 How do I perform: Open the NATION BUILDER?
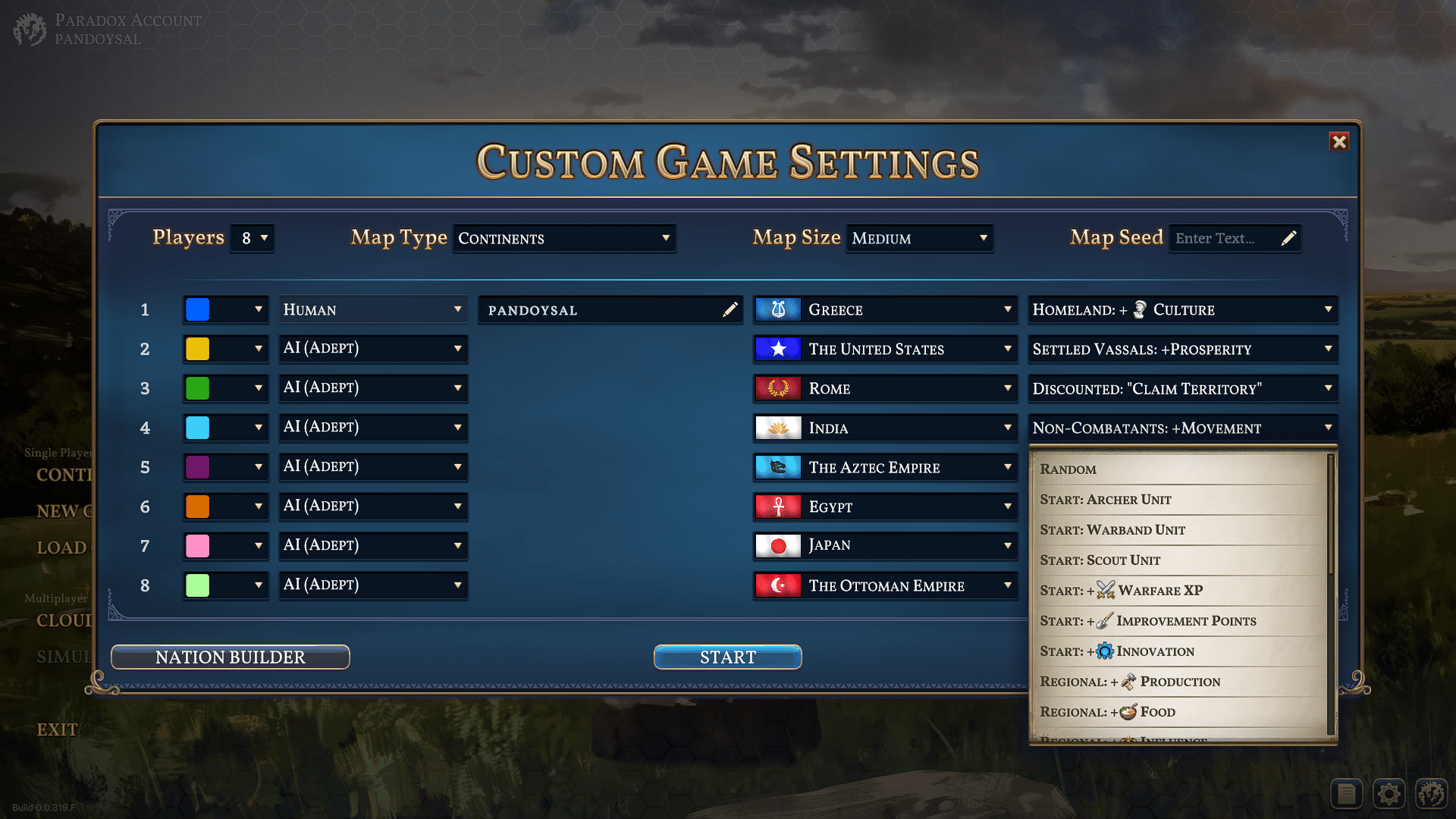click(x=230, y=657)
